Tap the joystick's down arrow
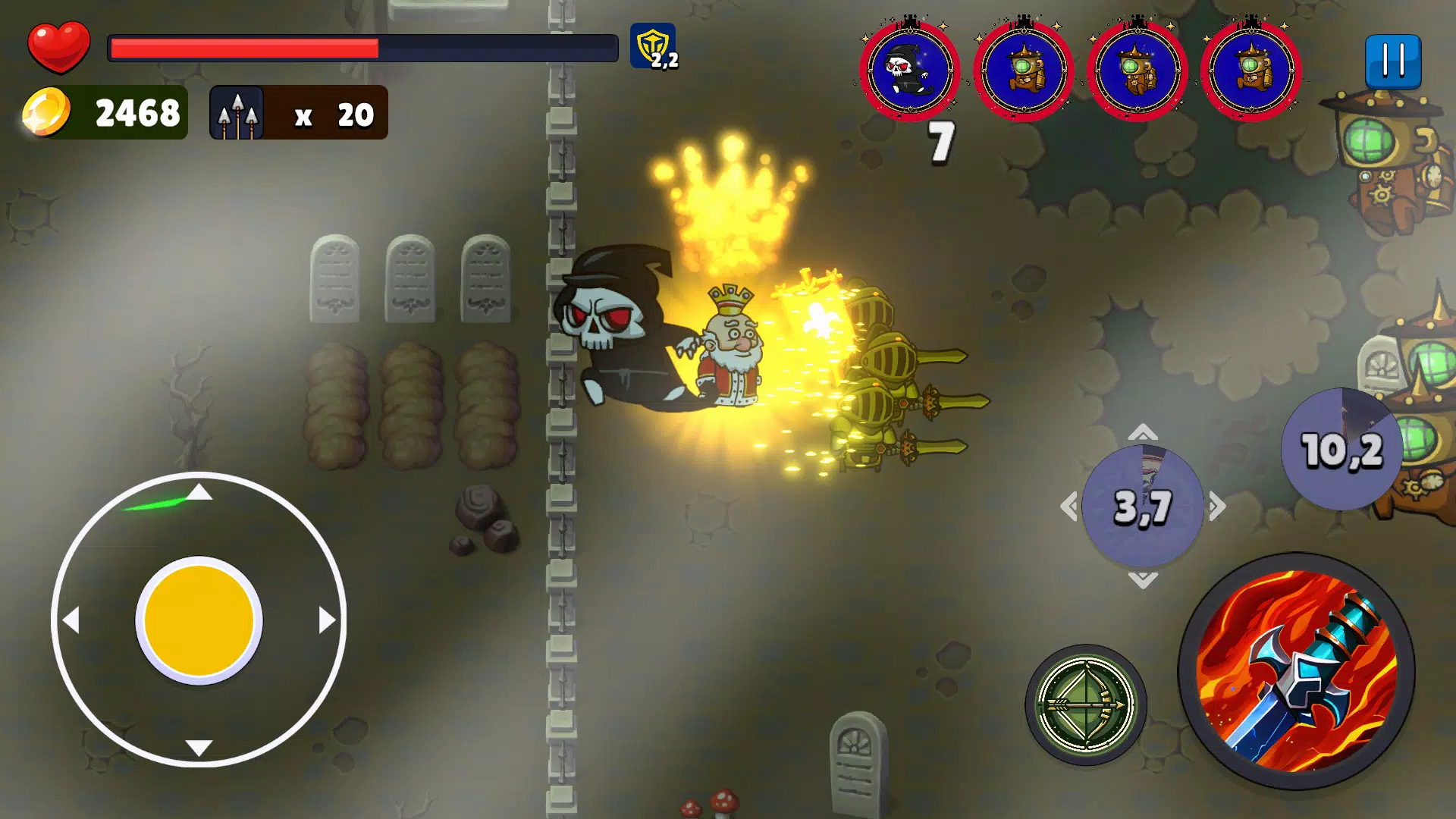Screen dimensions: 1456x819 click(199, 748)
